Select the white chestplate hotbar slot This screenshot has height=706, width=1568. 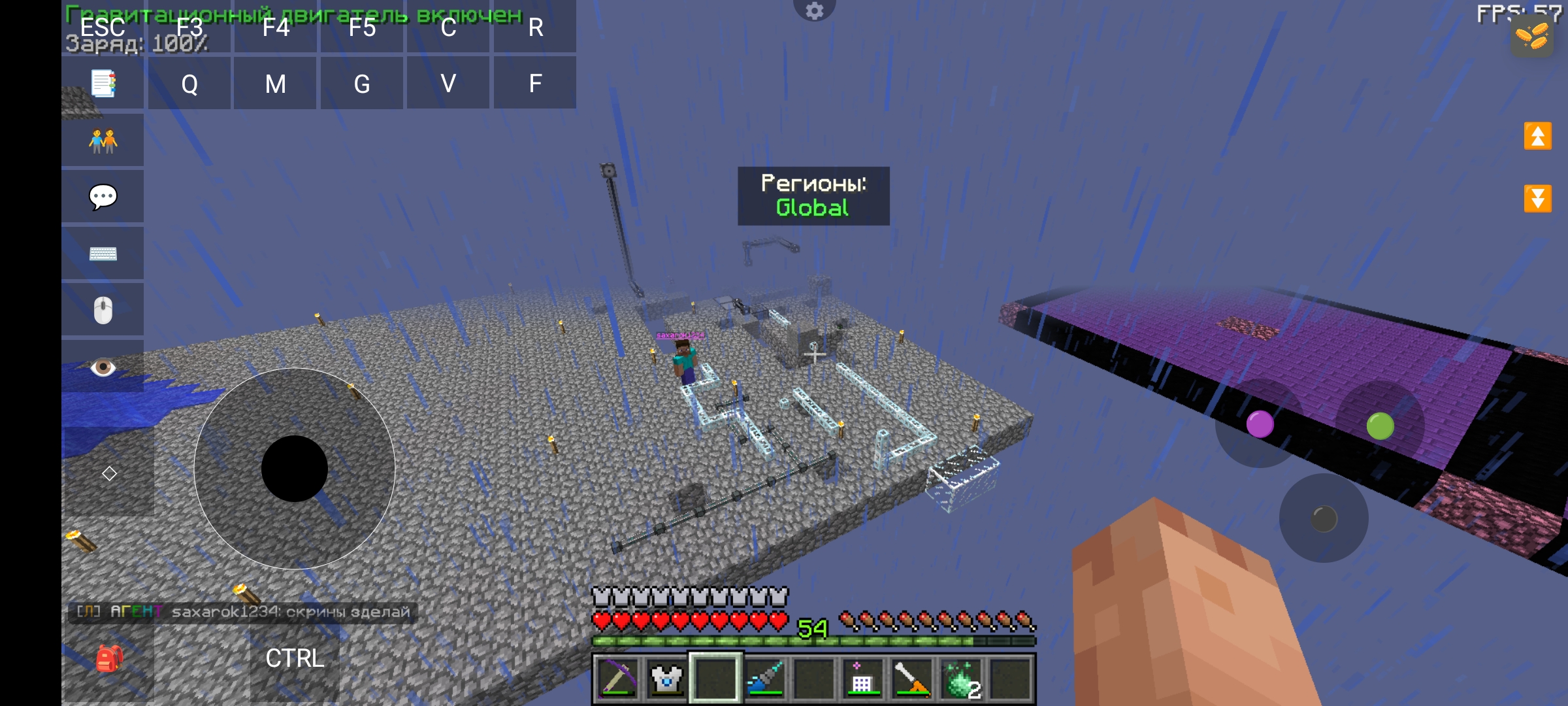click(x=666, y=679)
